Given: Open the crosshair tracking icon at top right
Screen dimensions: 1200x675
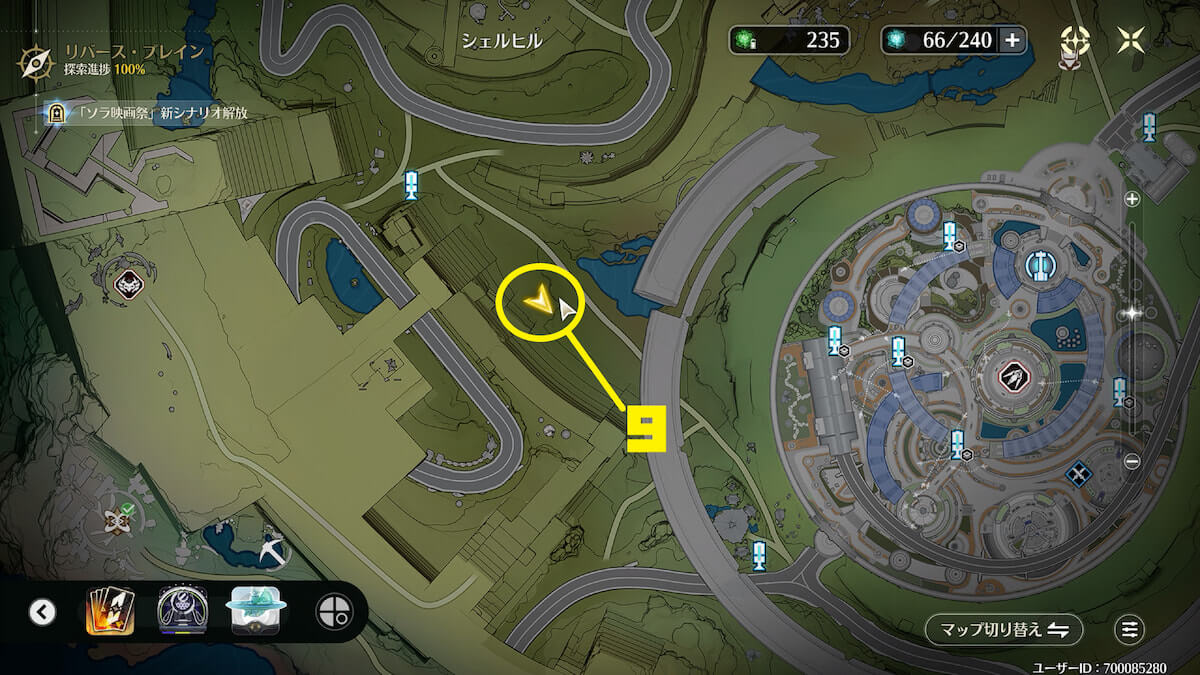Looking at the screenshot, I should click(1075, 40).
